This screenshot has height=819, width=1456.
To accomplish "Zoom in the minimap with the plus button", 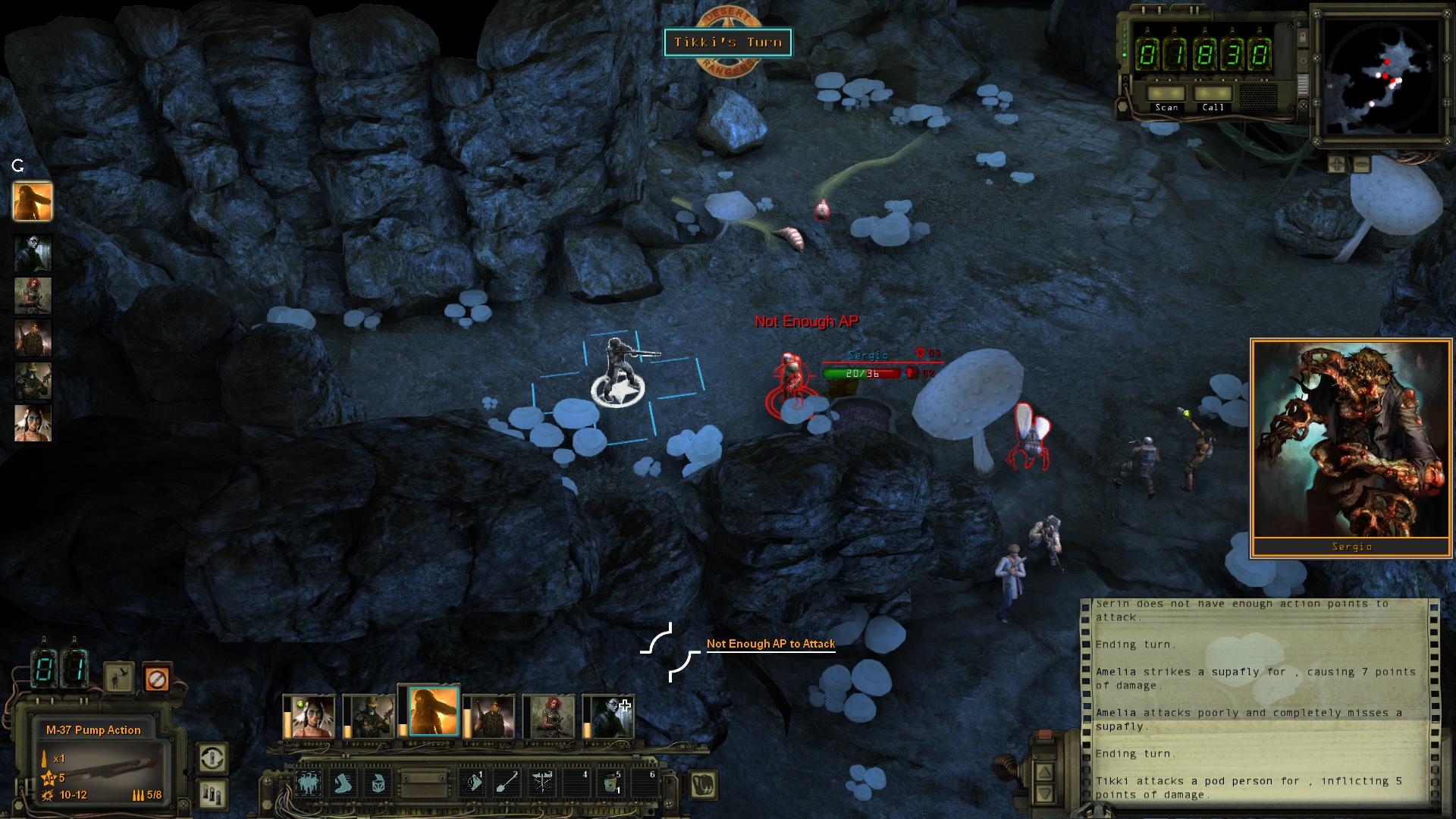I will pos(1336,164).
